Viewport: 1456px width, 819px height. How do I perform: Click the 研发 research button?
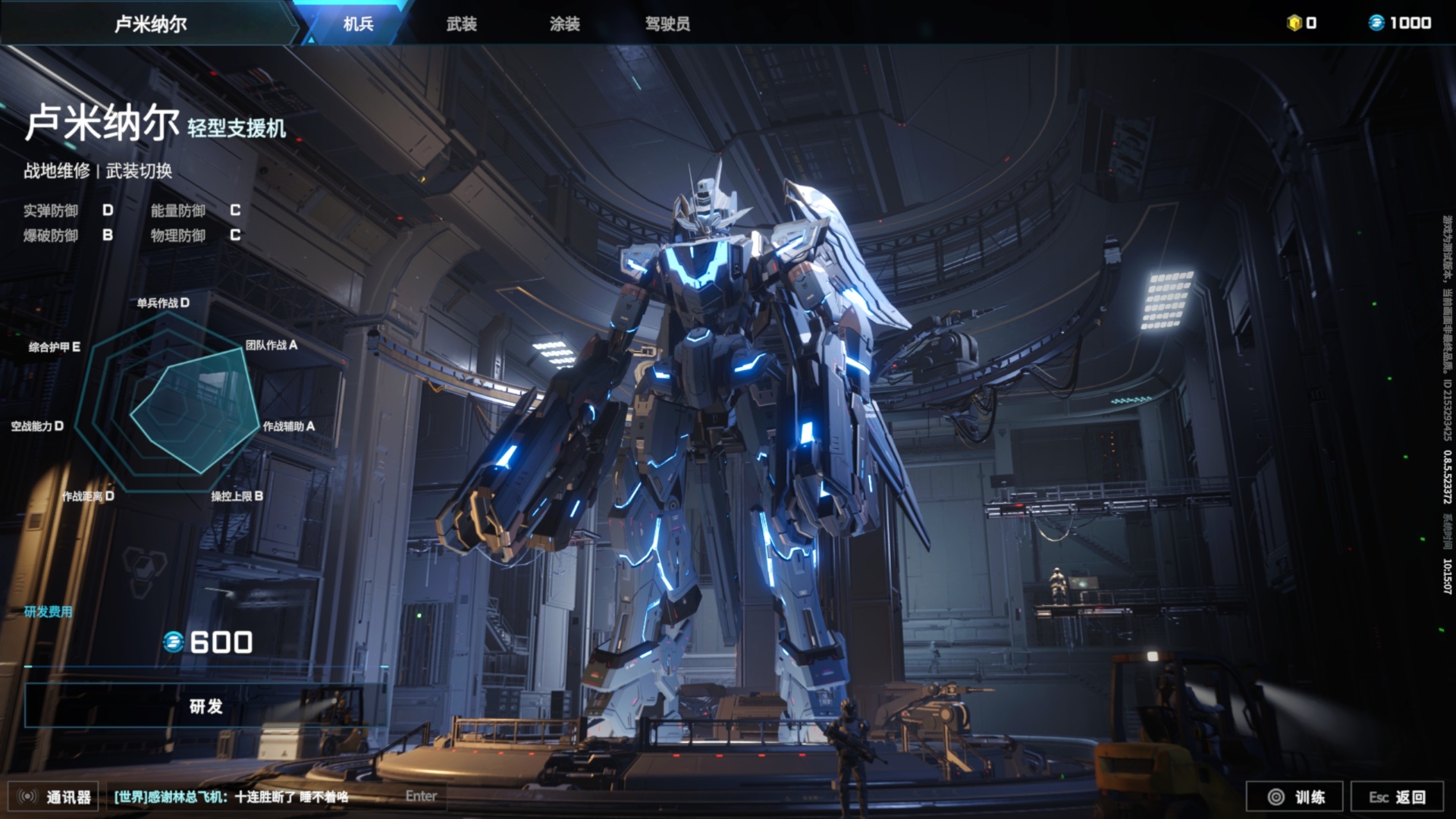pyautogui.click(x=206, y=706)
